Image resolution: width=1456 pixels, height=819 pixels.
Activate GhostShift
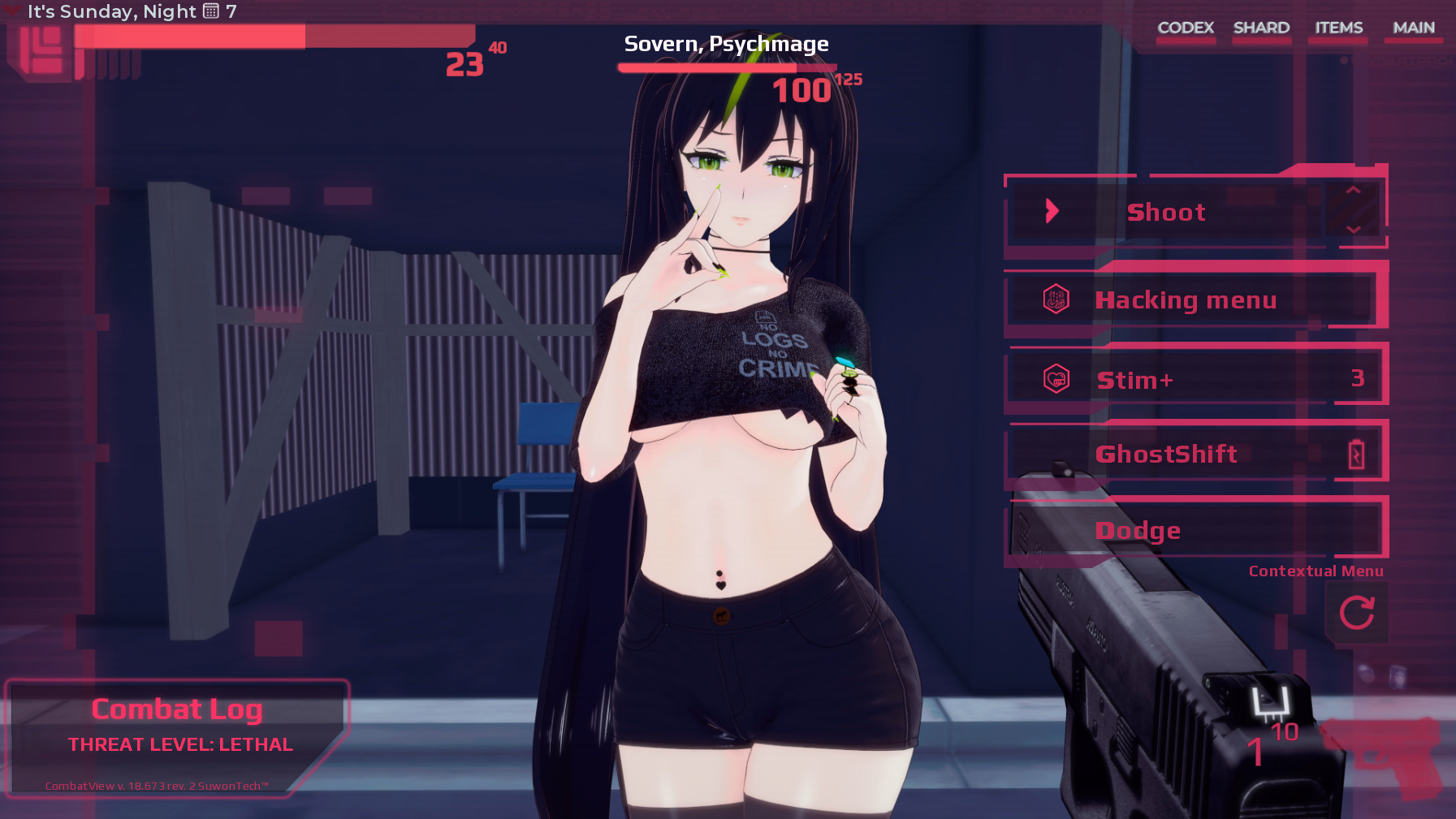pyautogui.click(x=1169, y=453)
